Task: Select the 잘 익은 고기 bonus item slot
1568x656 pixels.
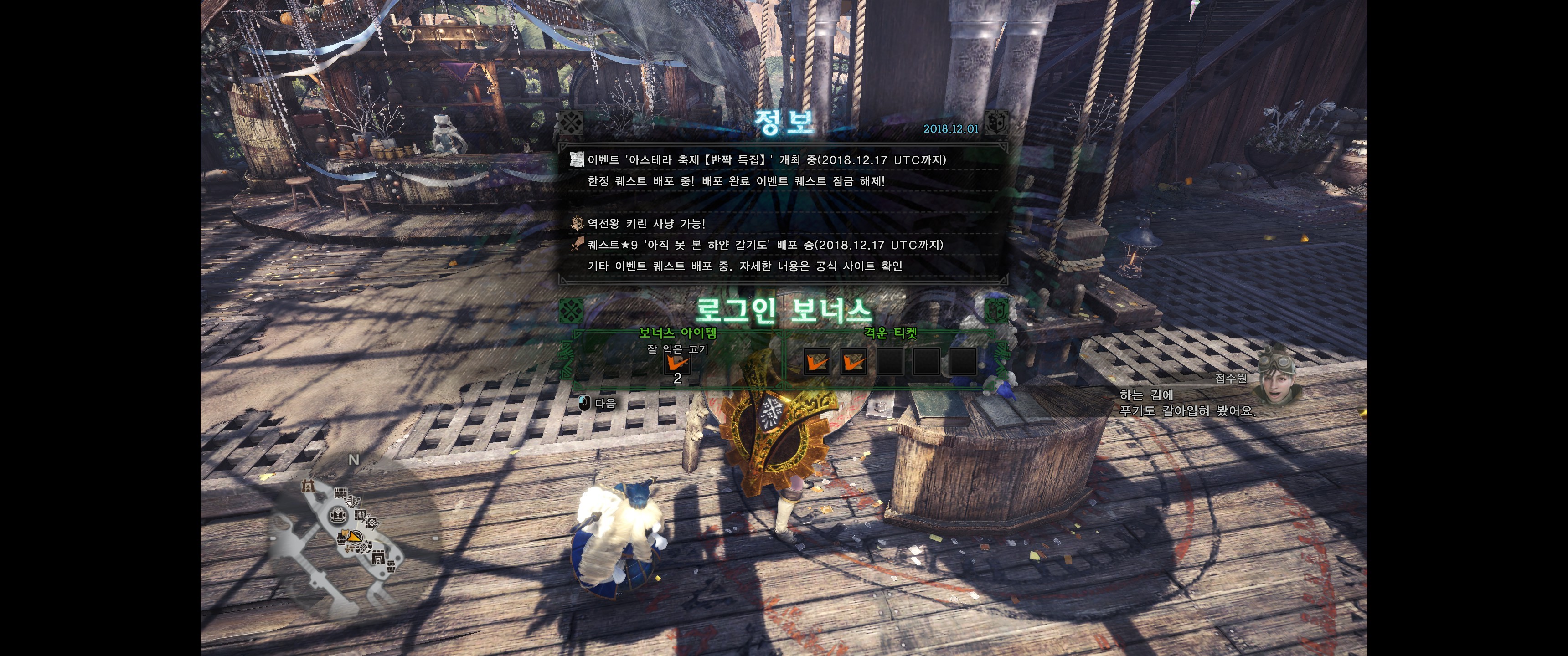Action: tap(677, 364)
